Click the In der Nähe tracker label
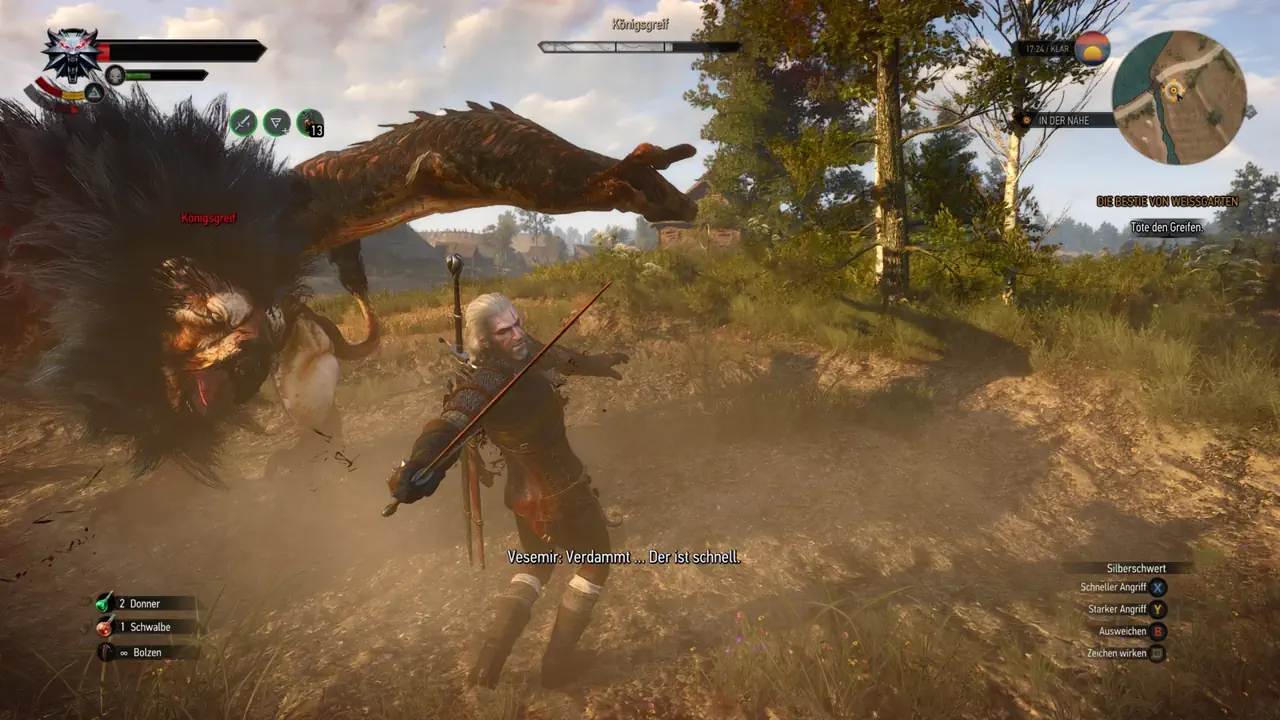The height and width of the screenshot is (720, 1280). 1068,120
